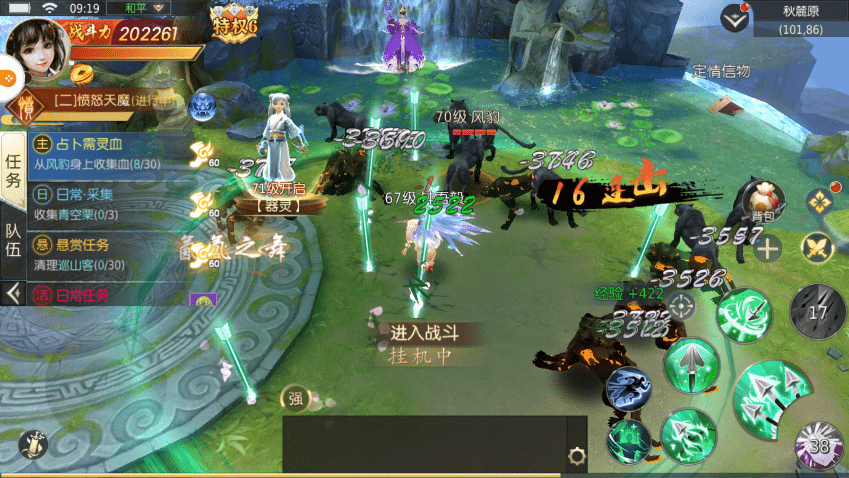849x478 pixels.
Task: Open the crossed golden swords icon
Action: pos(818,248)
